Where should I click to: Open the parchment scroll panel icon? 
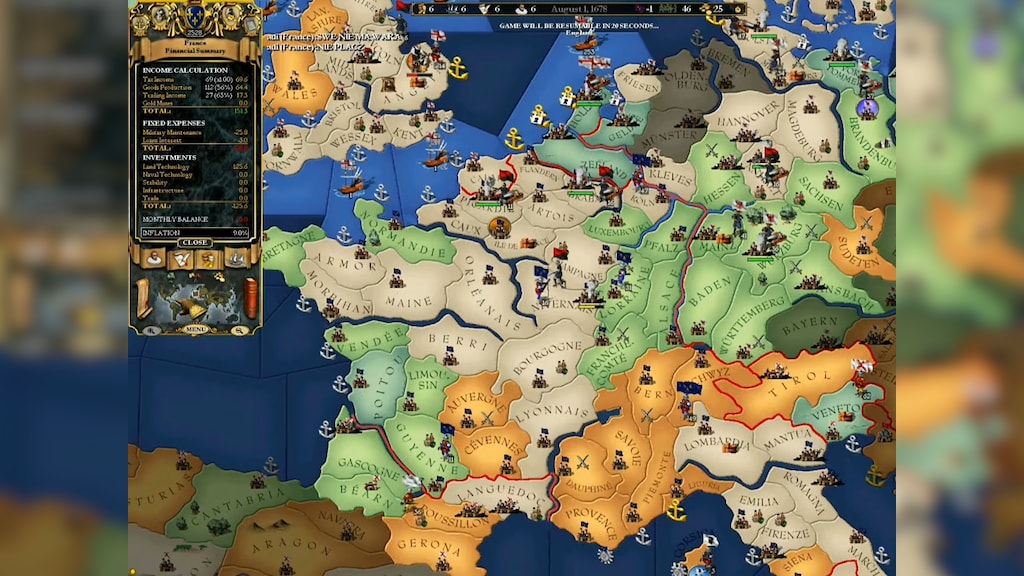coord(181,259)
